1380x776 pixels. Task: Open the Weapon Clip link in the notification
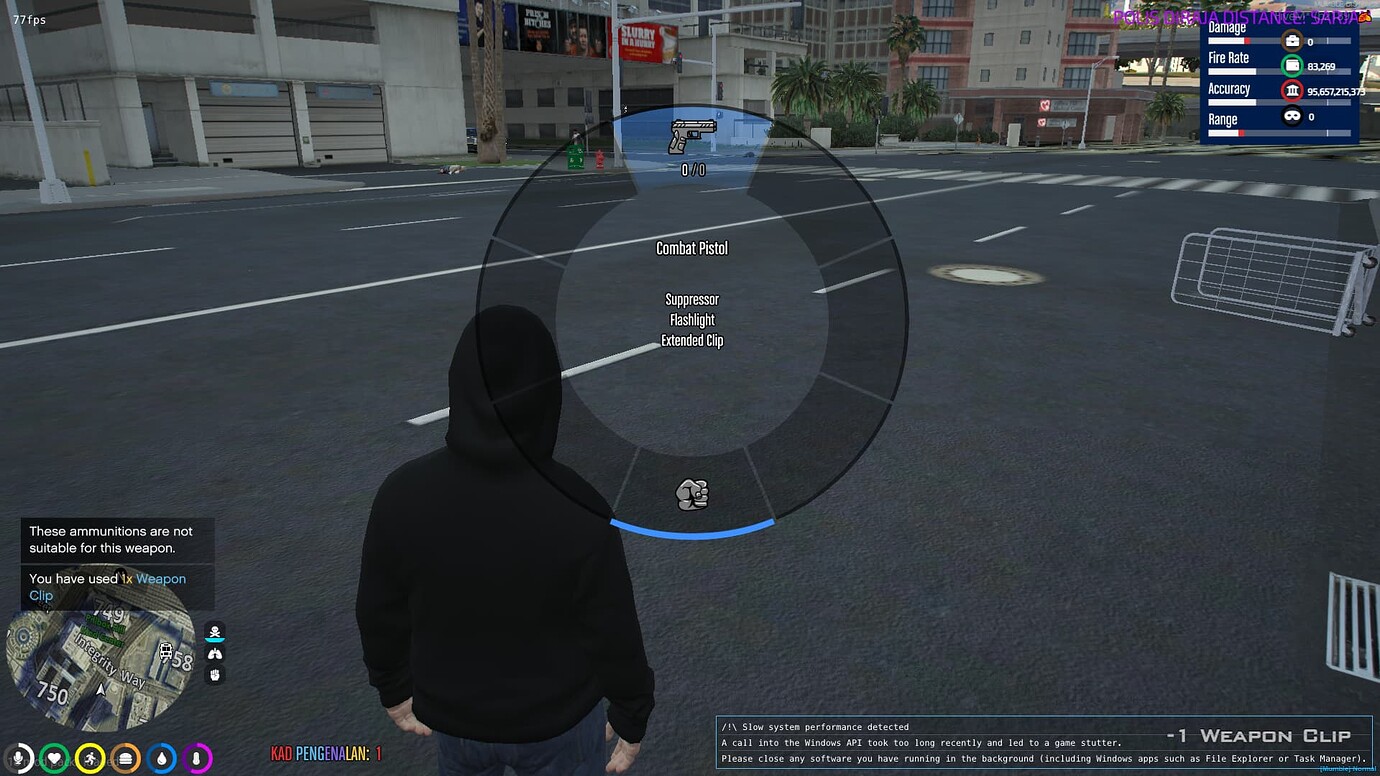click(x=162, y=578)
